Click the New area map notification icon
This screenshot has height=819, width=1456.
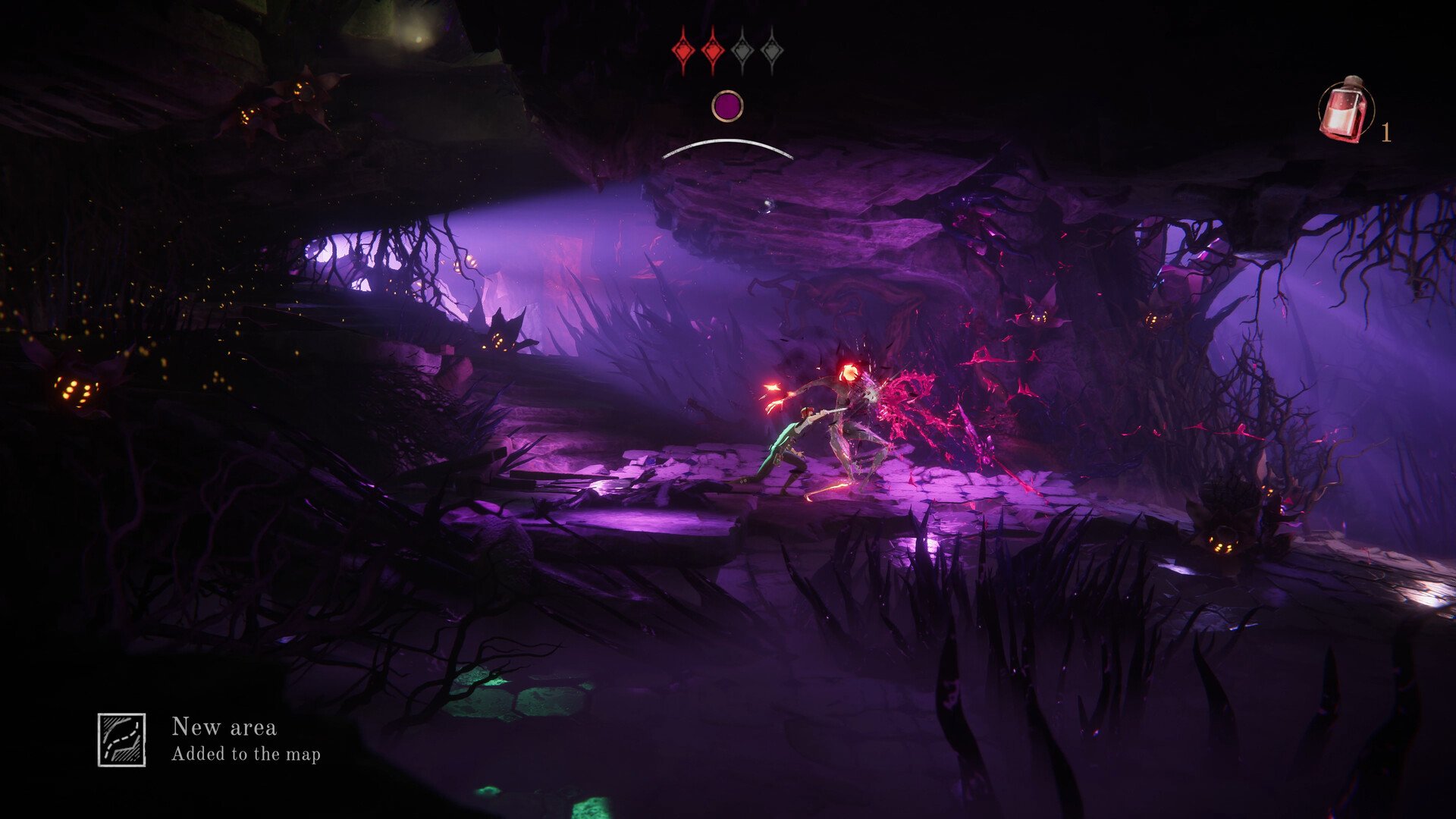(x=121, y=739)
